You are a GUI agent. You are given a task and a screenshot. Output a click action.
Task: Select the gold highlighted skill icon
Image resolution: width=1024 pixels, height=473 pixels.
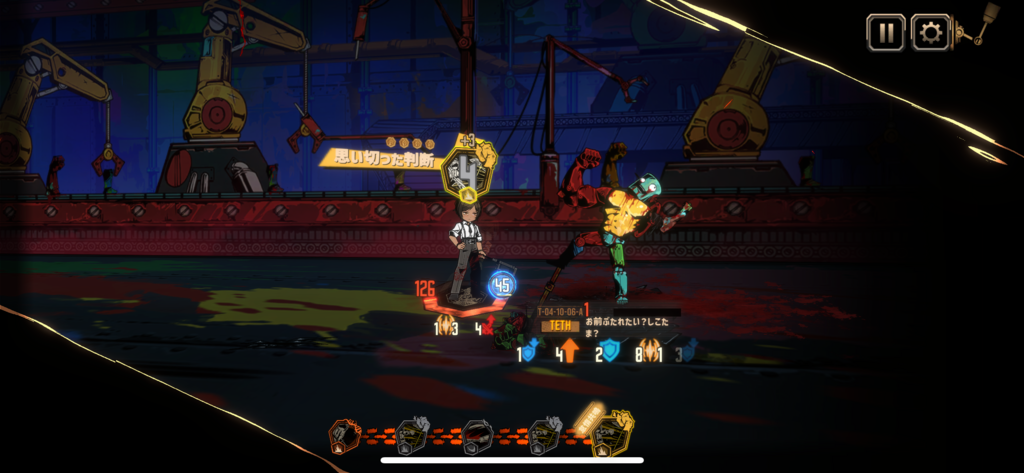pos(611,434)
